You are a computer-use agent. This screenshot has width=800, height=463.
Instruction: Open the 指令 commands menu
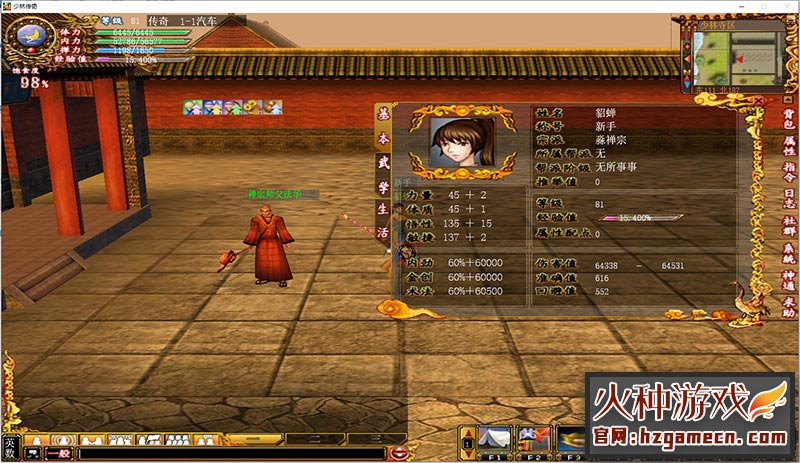(790, 173)
